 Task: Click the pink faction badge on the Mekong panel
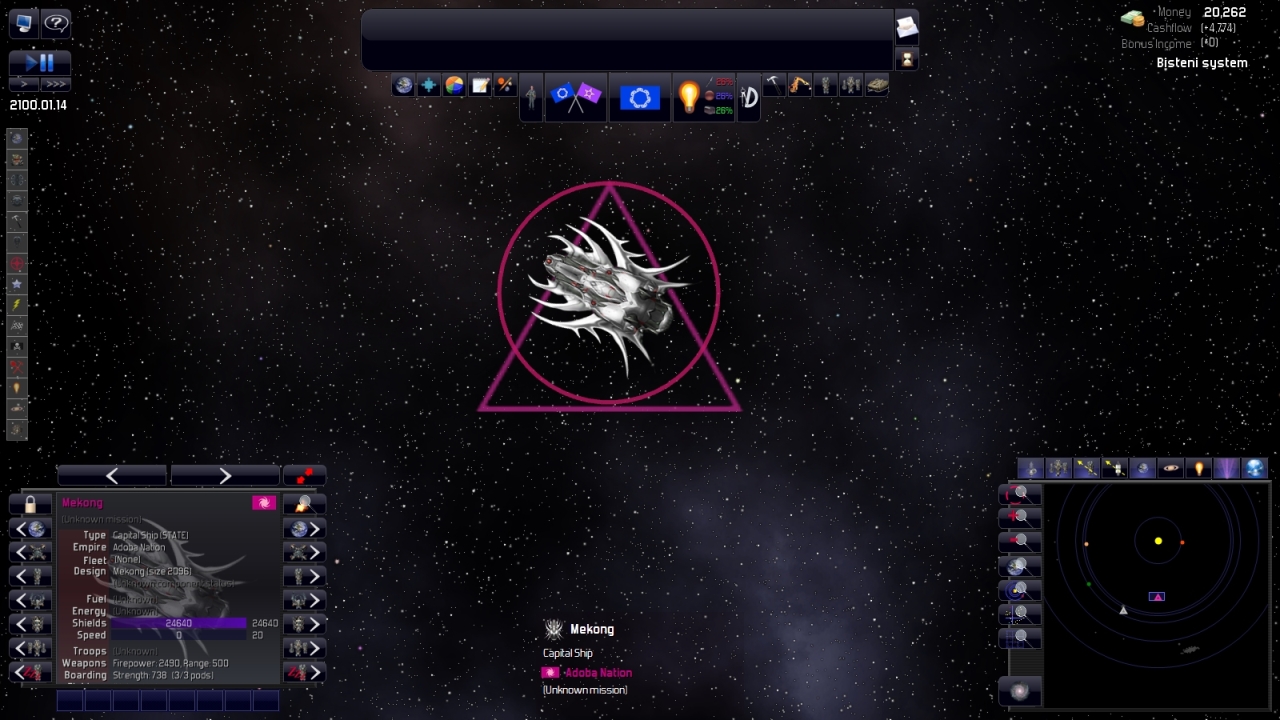point(264,502)
